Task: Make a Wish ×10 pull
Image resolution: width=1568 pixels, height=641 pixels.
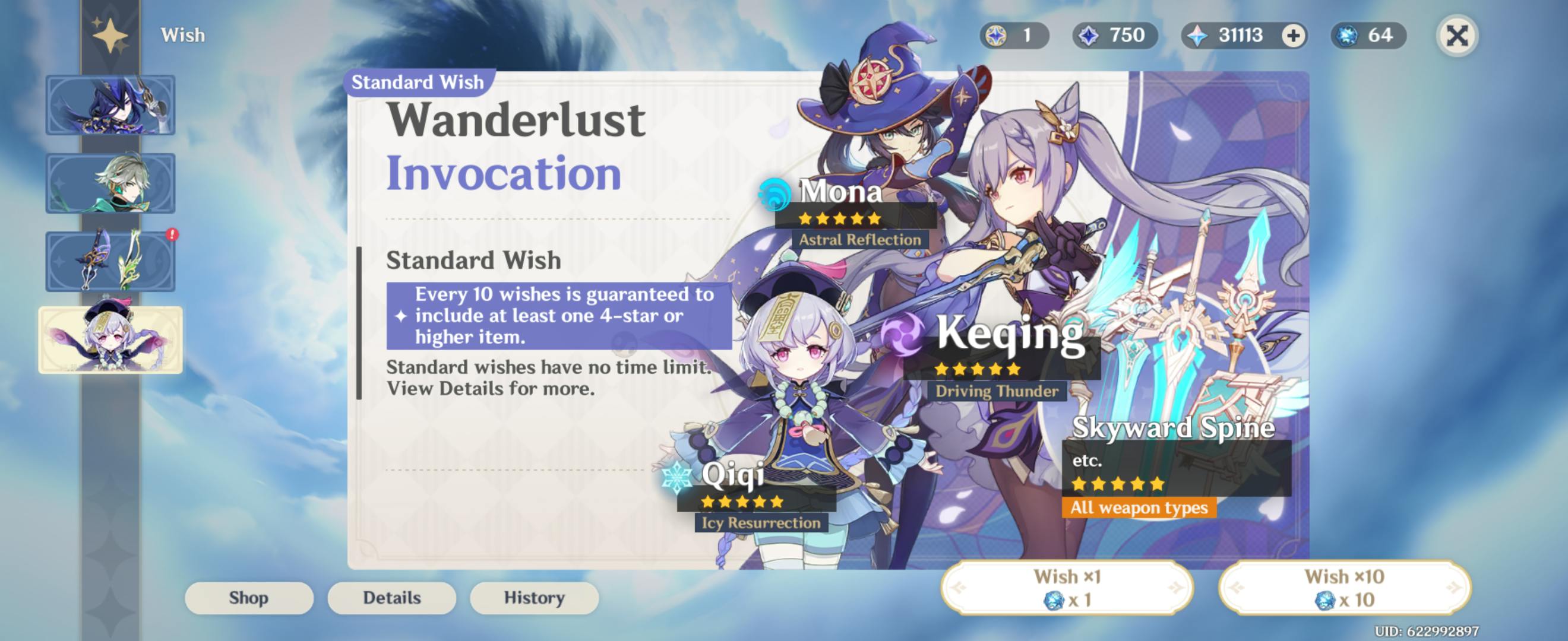Action: point(1344,588)
